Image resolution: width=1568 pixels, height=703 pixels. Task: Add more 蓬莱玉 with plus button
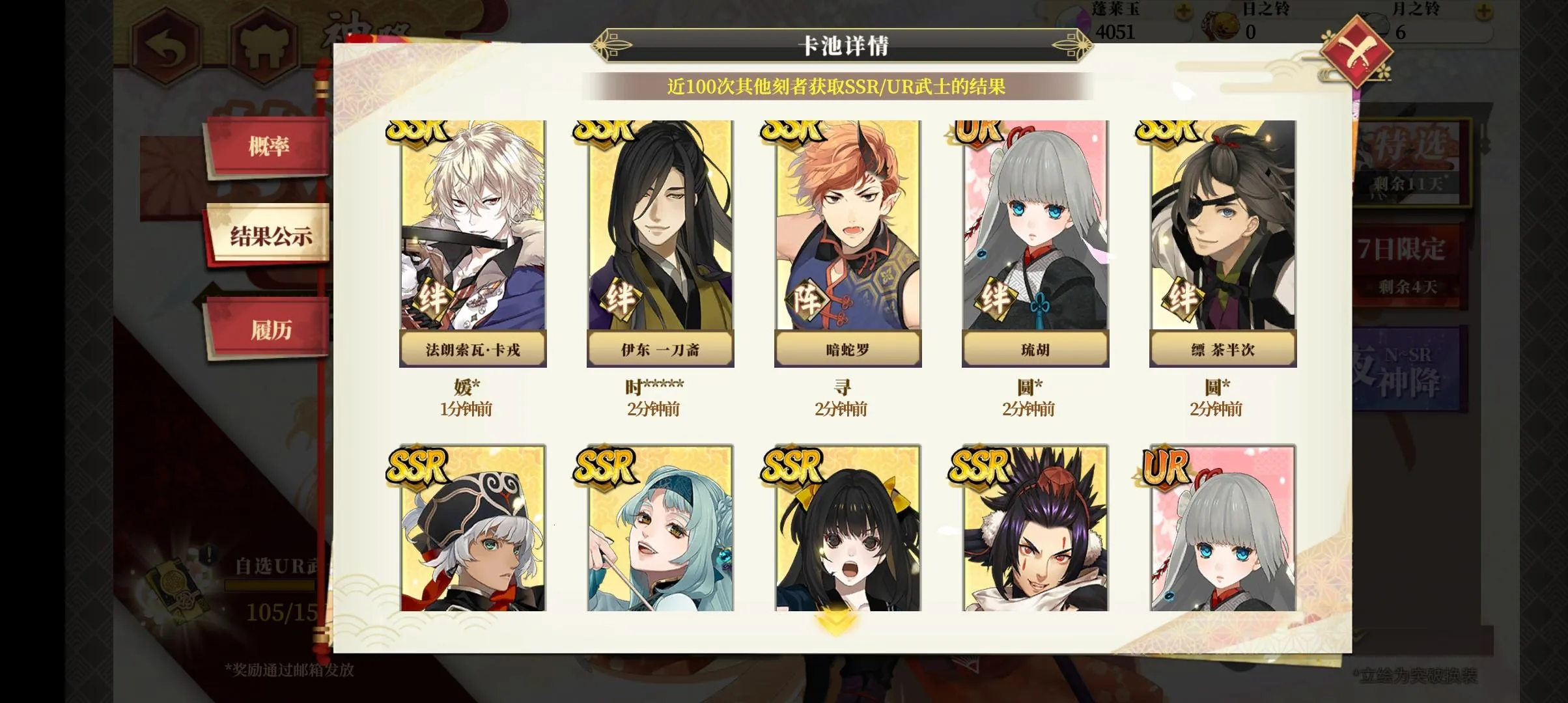point(1184,11)
